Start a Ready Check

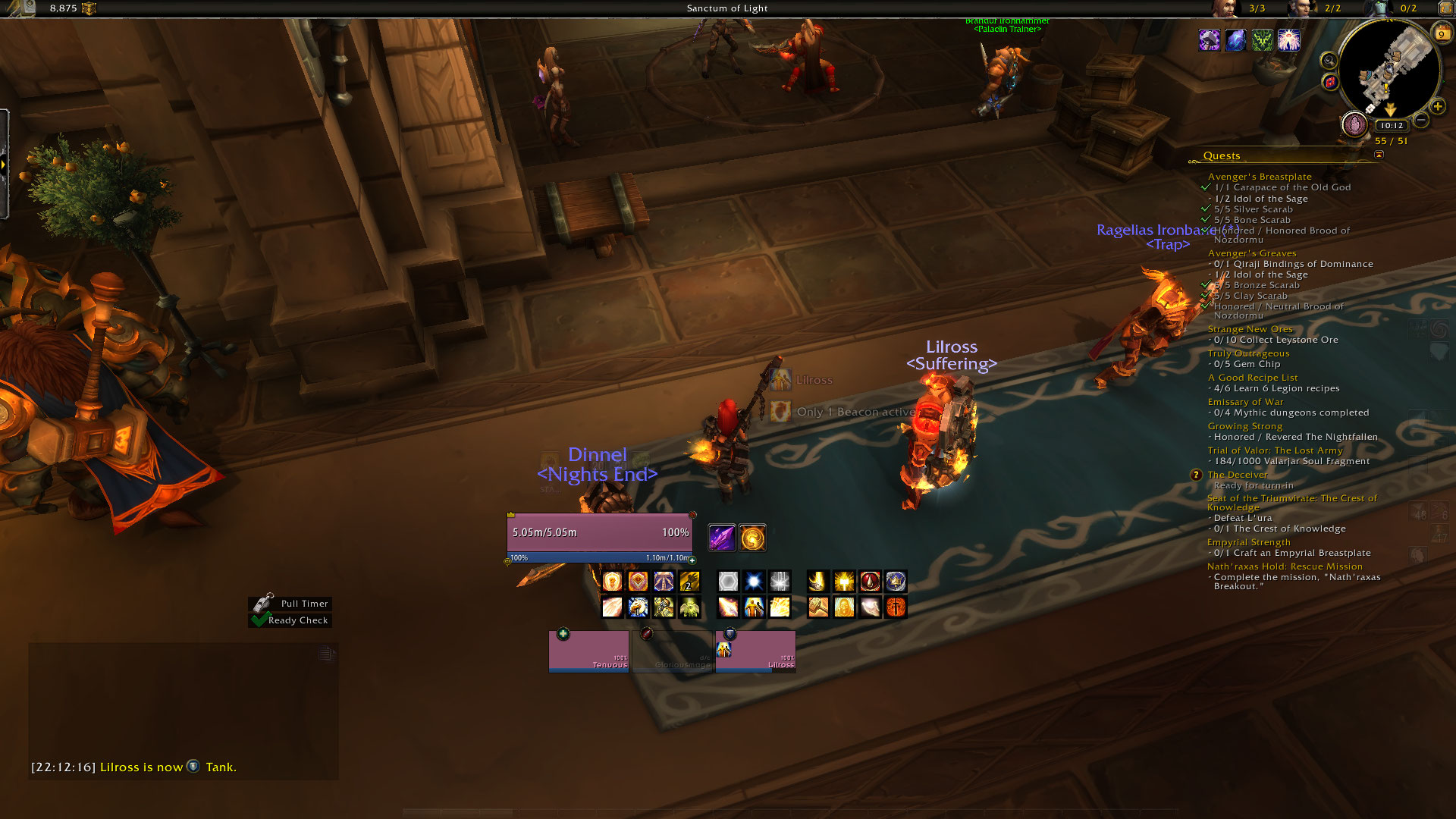297,620
